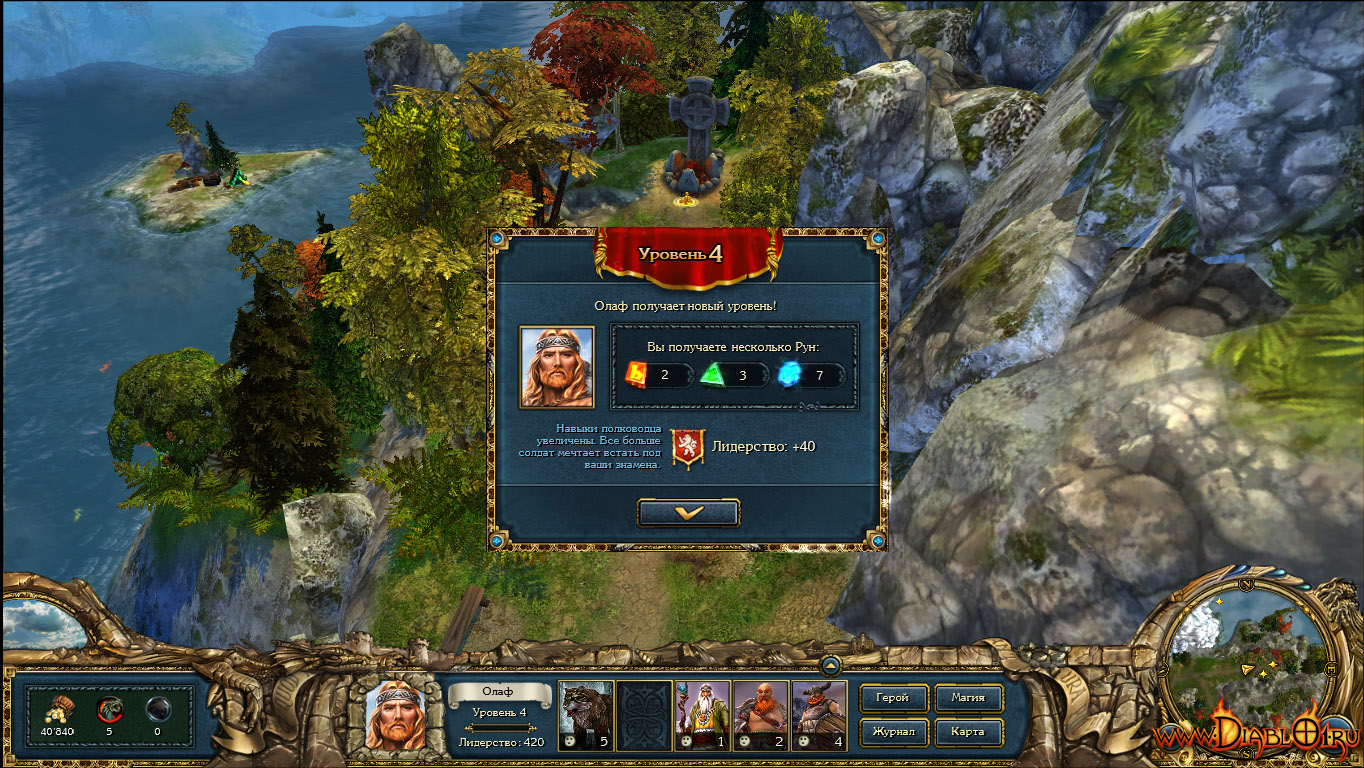Screen dimensions: 1364x768
Task: Click the red Might rune icon
Action: (x=637, y=375)
